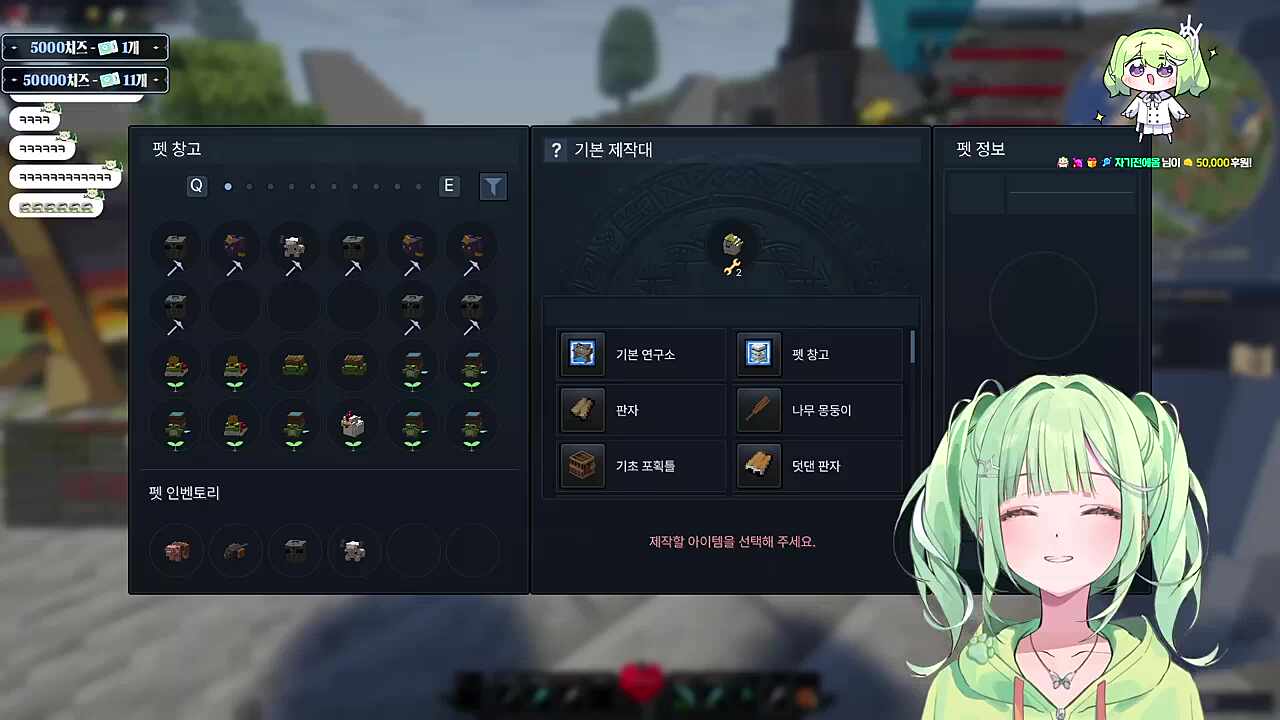Select the last page dot in pet warehouse
This screenshot has height=720, width=1280.
coord(418,186)
